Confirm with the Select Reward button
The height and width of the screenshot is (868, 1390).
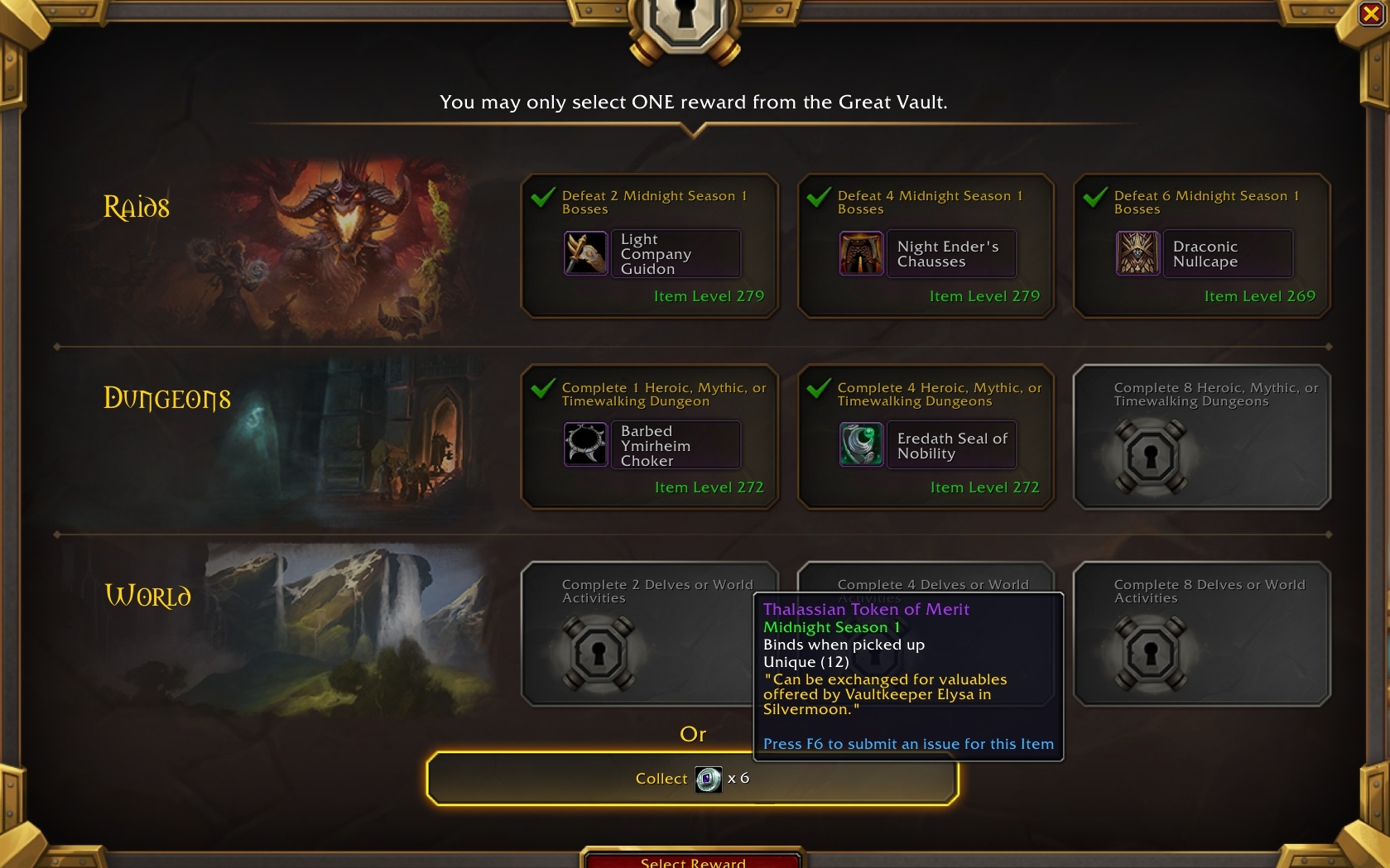pyautogui.click(x=693, y=861)
